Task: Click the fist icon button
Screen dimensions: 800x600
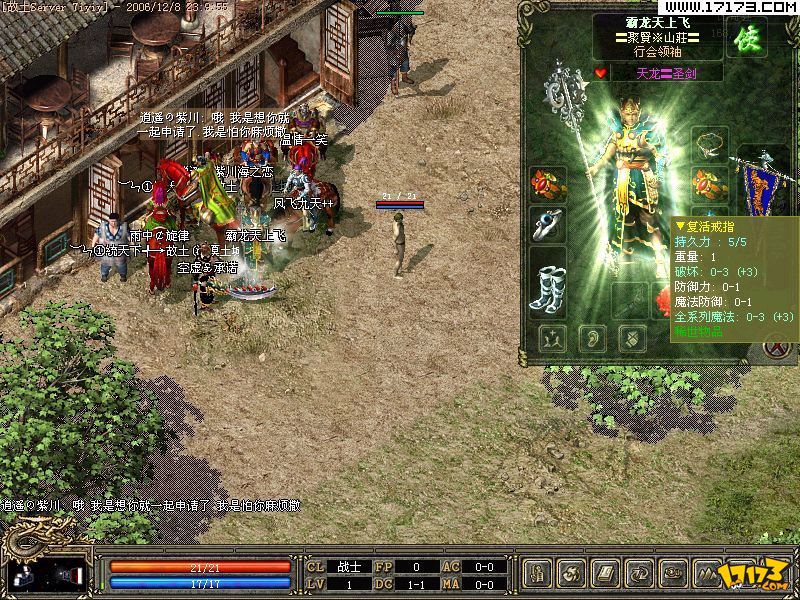Action: [x=630, y=338]
